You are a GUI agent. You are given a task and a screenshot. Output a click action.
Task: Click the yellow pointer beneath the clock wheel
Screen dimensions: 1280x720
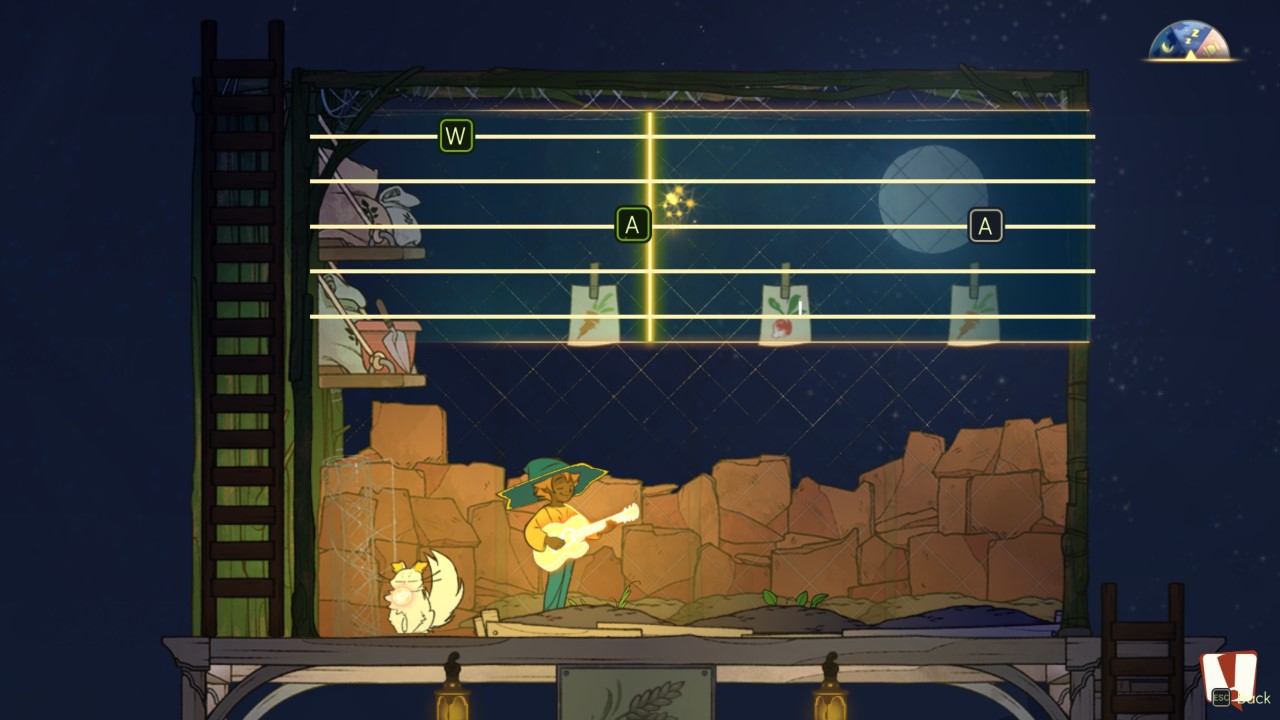point(1191,56)
